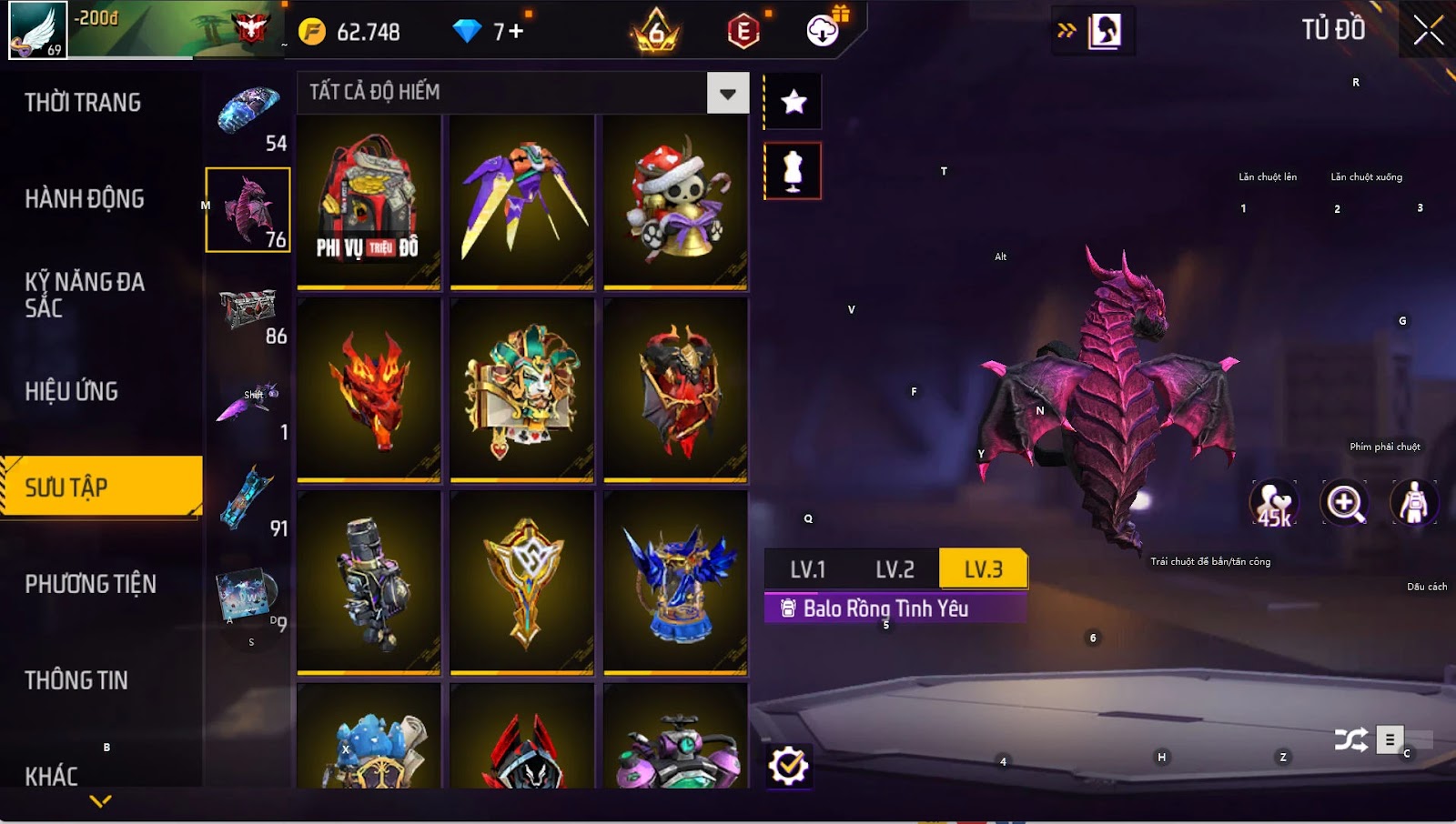
Task: Switch backpack preview to LV.2
Action: (x=895, y=570)
